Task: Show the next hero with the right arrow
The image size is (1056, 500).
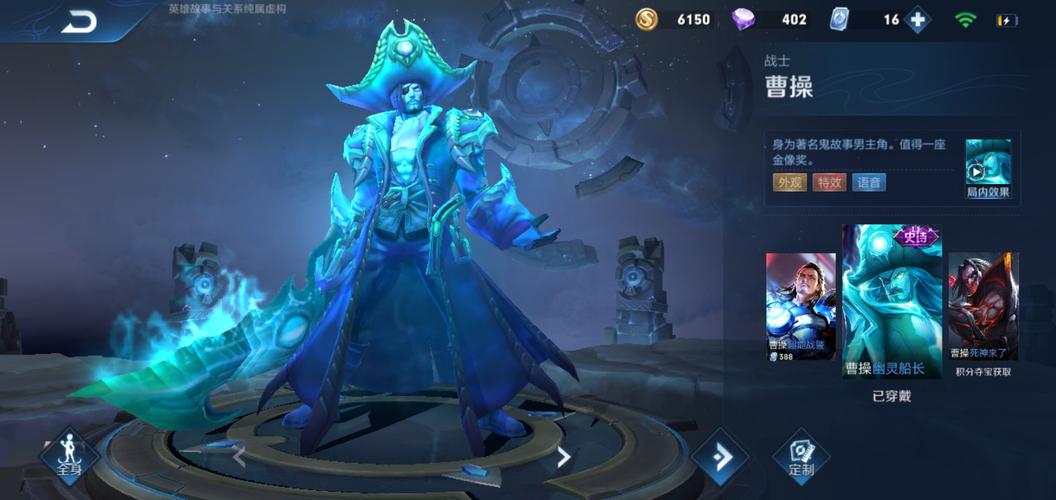Action: tap(563, 457)
